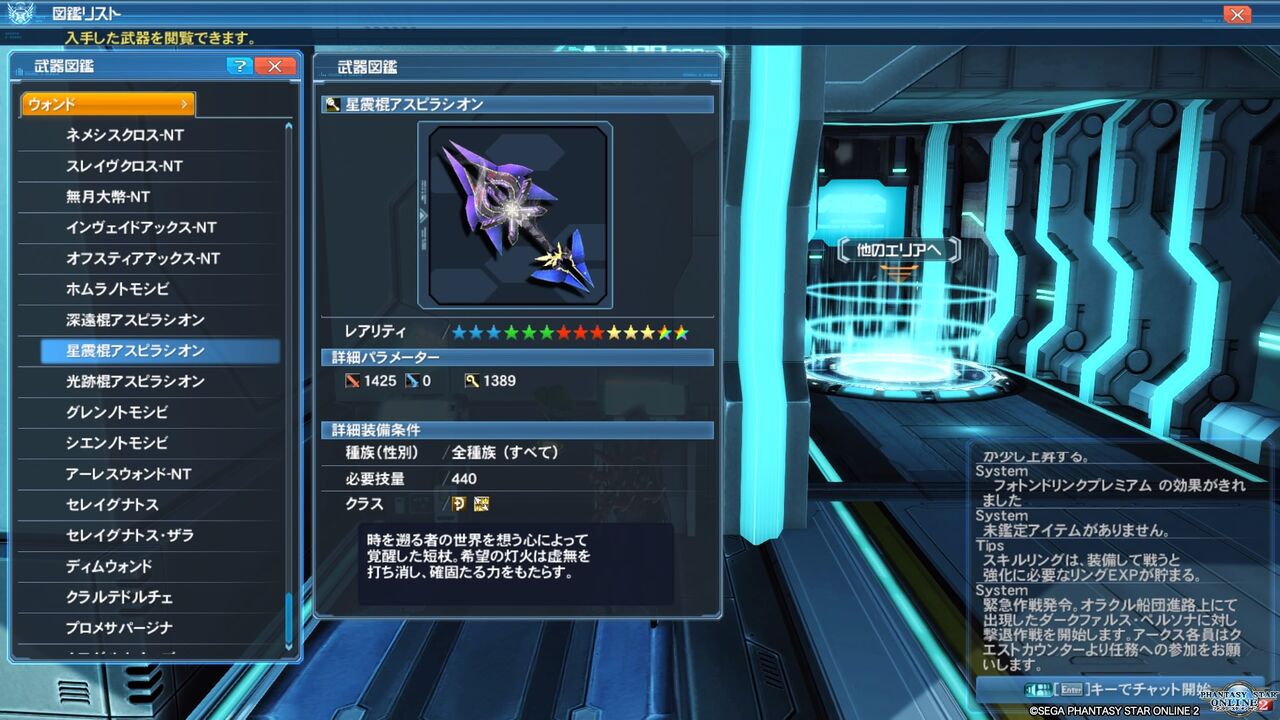The image size is (1280, 720).
Task: Click the blue ranged attack power icon
Action: pos(413,380)
